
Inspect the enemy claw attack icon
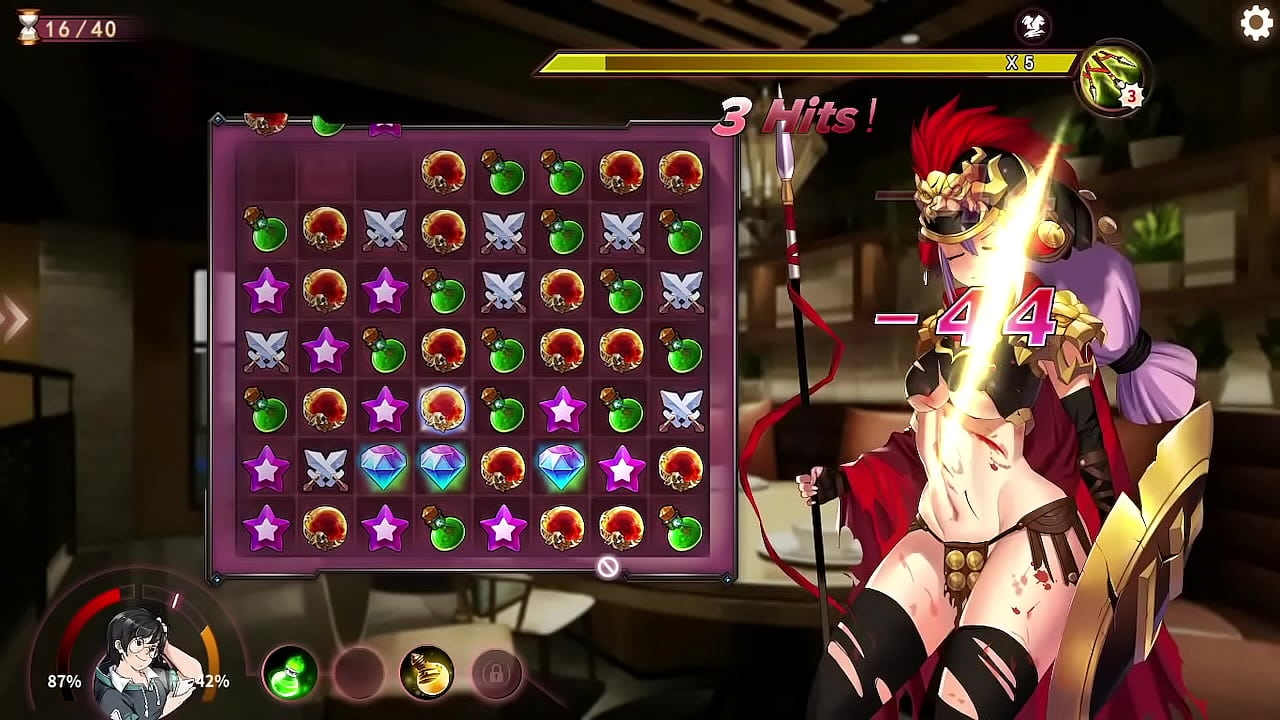[x=1113, y=77]
